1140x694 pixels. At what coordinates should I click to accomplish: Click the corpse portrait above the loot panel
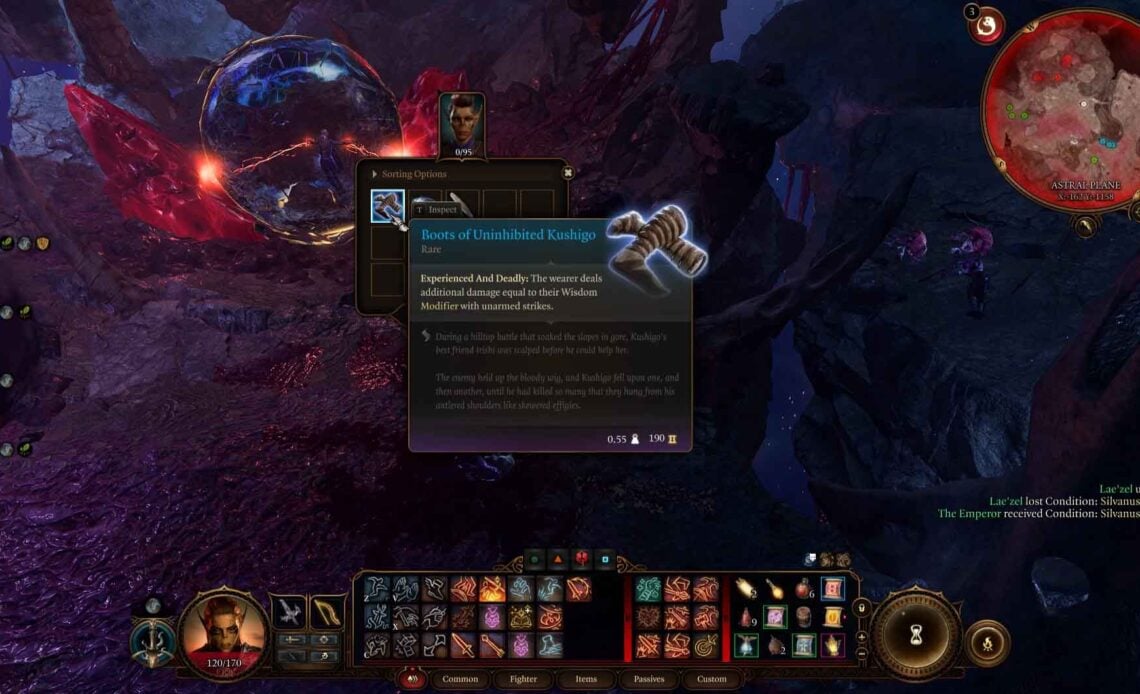pyautogui.click(x=461, y=123)
